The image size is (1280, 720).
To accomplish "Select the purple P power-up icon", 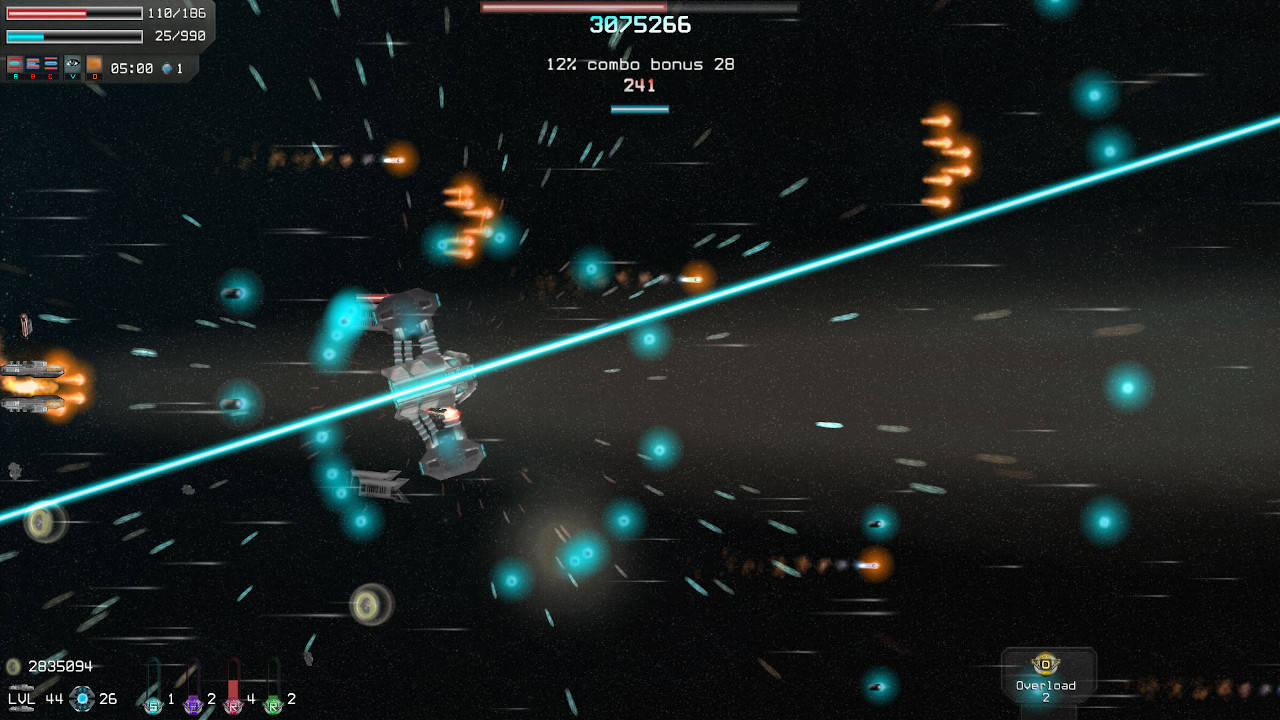I will point(193,705).
